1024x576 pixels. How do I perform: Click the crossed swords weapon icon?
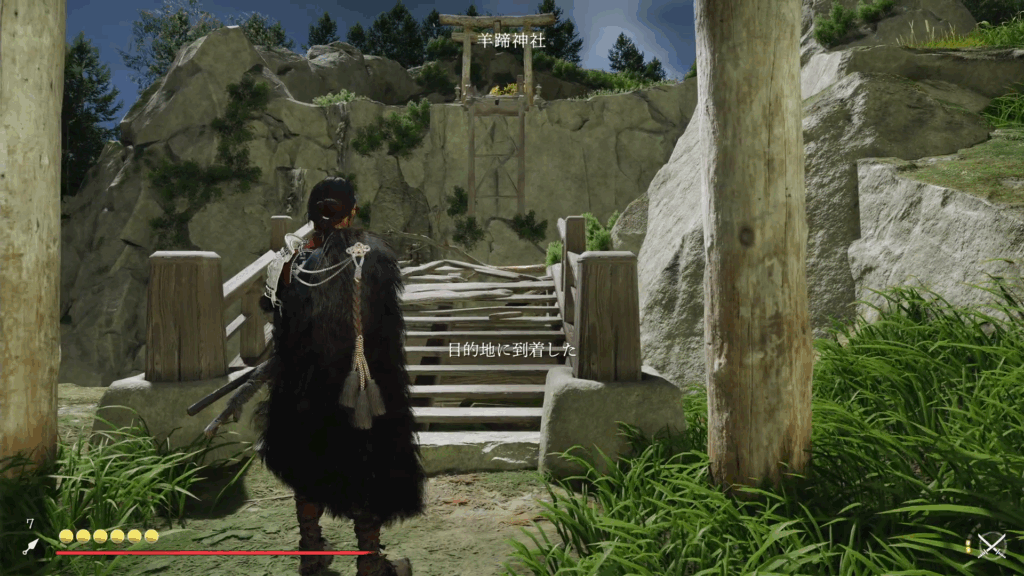coord(991,545)
